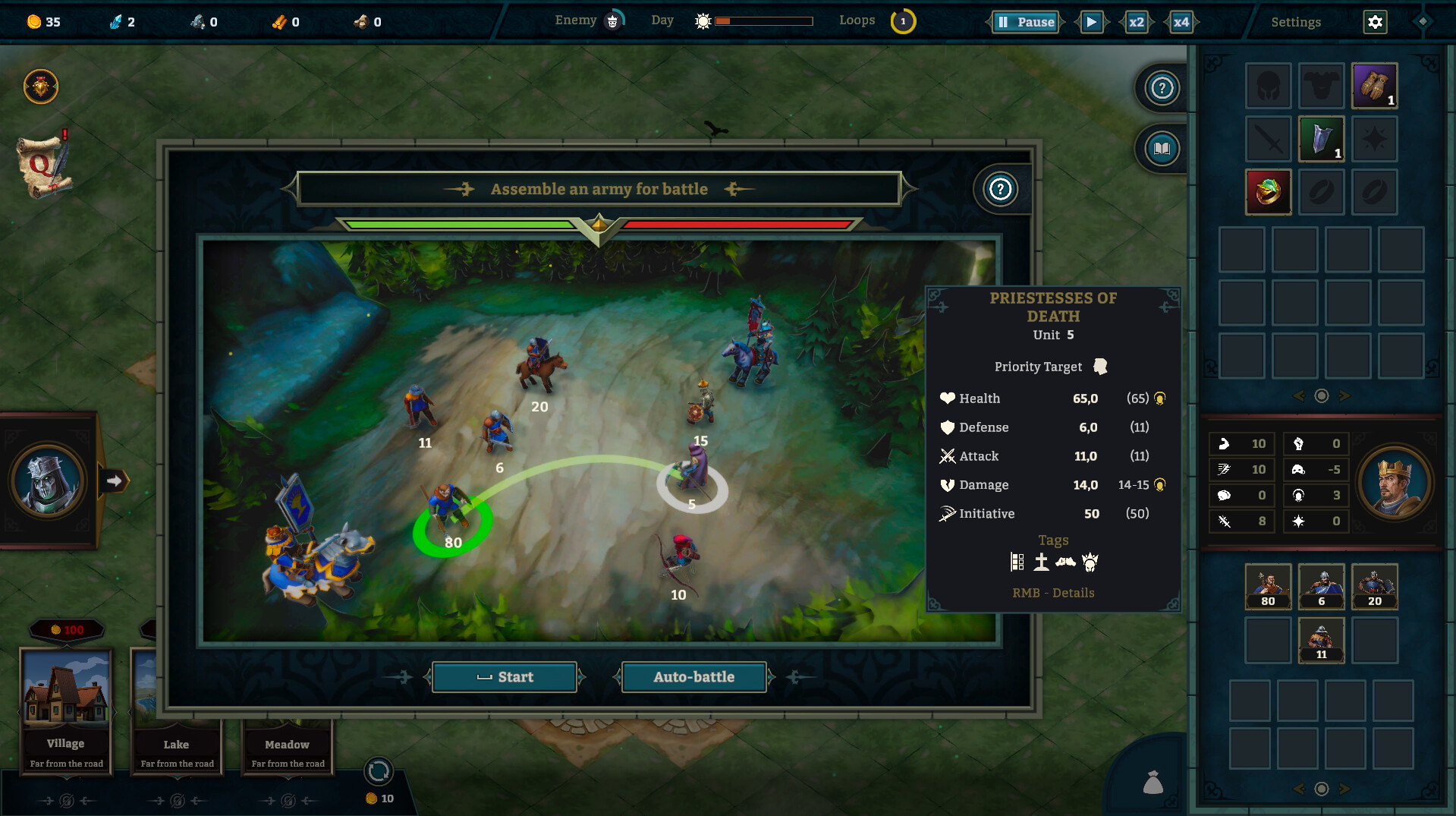Select the gauntlets equipment slot

click(1374, 85)
